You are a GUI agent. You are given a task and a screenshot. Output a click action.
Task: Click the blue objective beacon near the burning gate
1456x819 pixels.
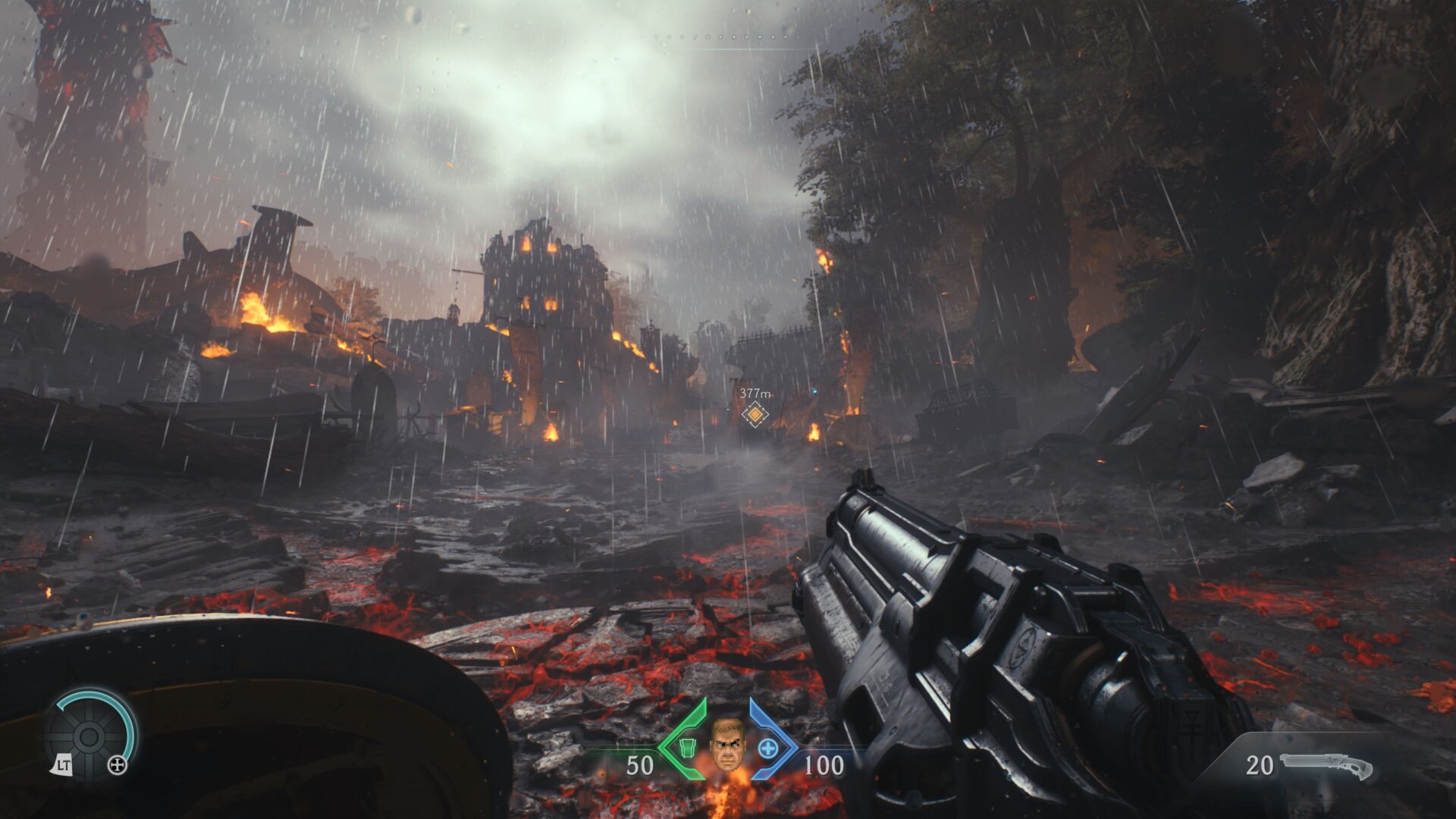point(815,391)
